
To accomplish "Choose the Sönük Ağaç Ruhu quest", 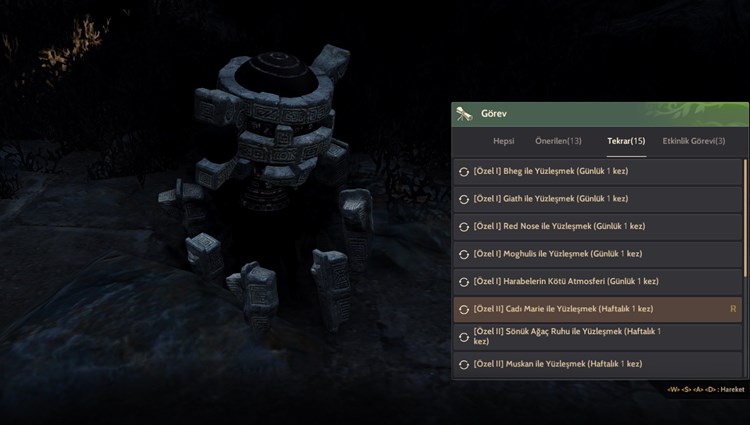I will pyautogui.click(x=597, y=336).
